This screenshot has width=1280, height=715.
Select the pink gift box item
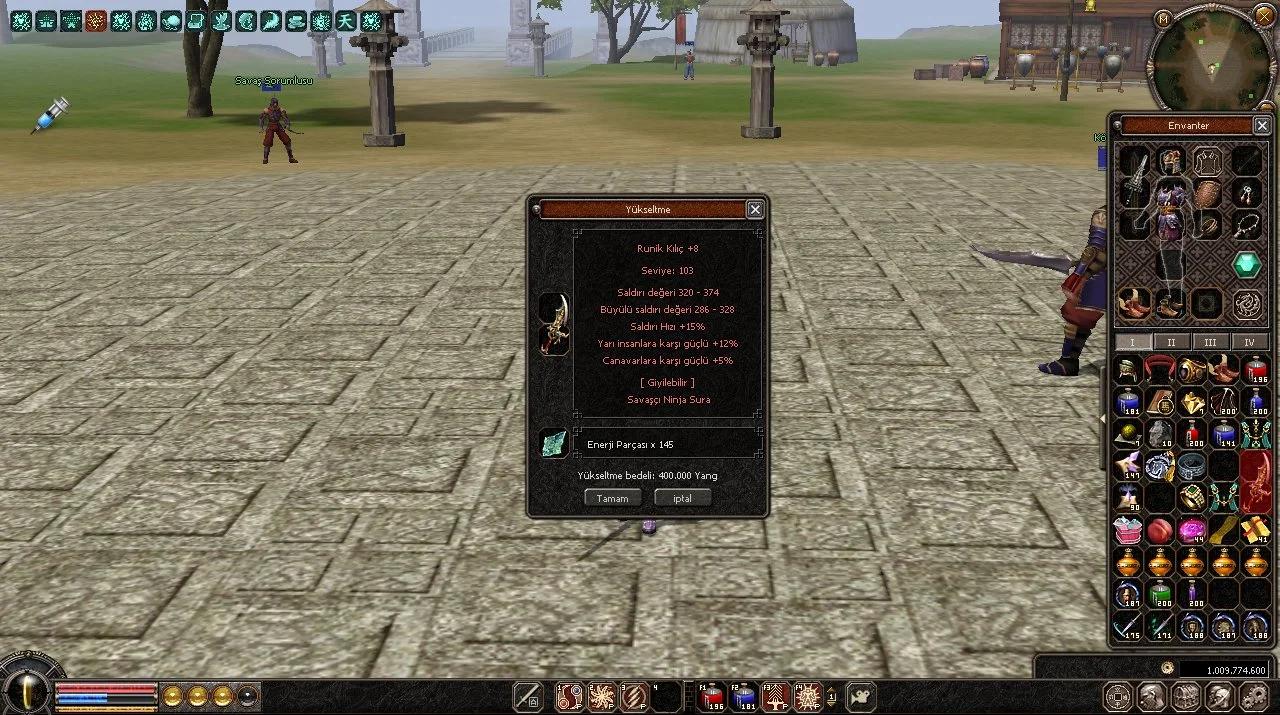coord(1128,530)
